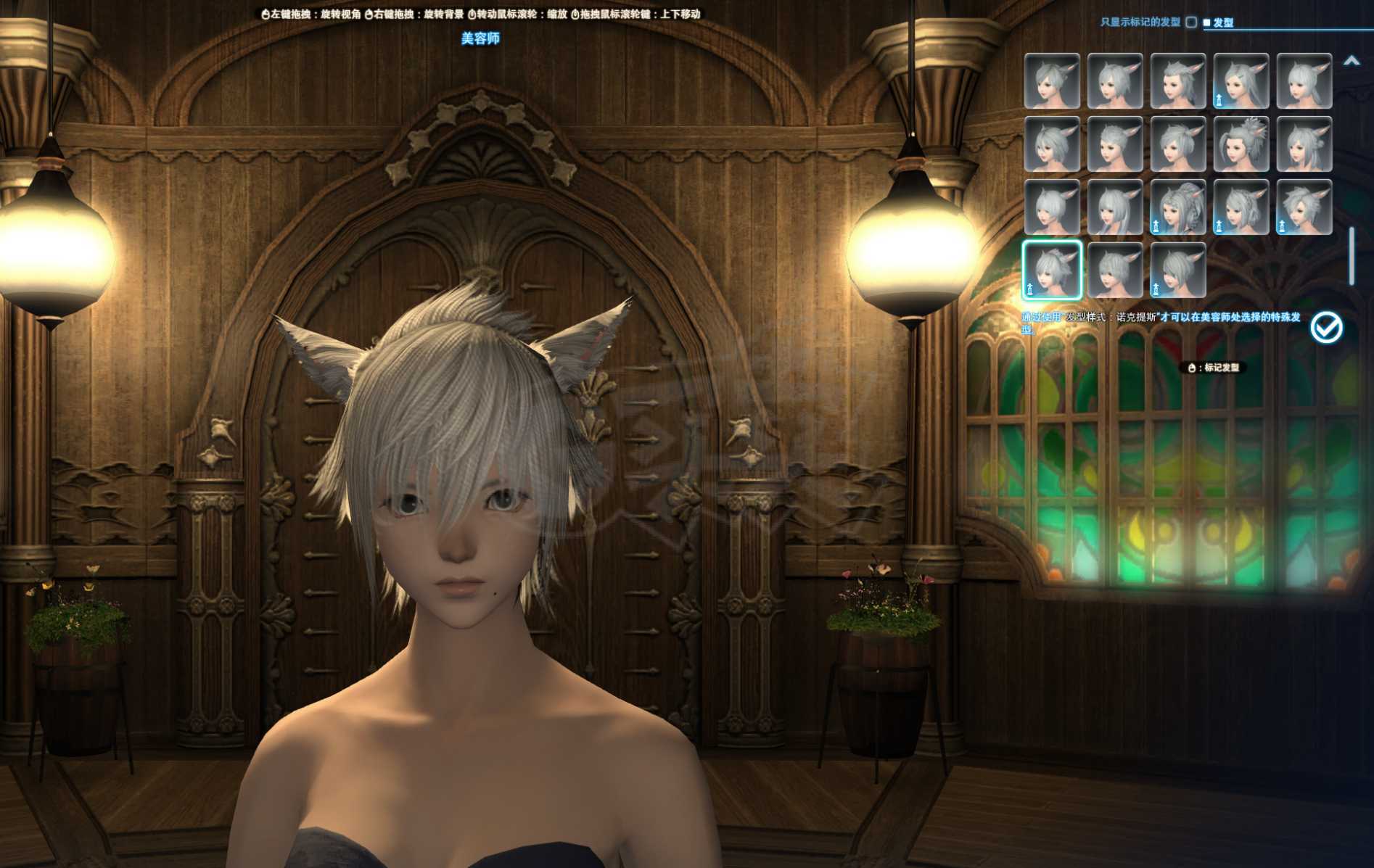Choose the high spiky ponytail with side lock
This screenshot has width=1374, height=868.
pos(1241,144)
